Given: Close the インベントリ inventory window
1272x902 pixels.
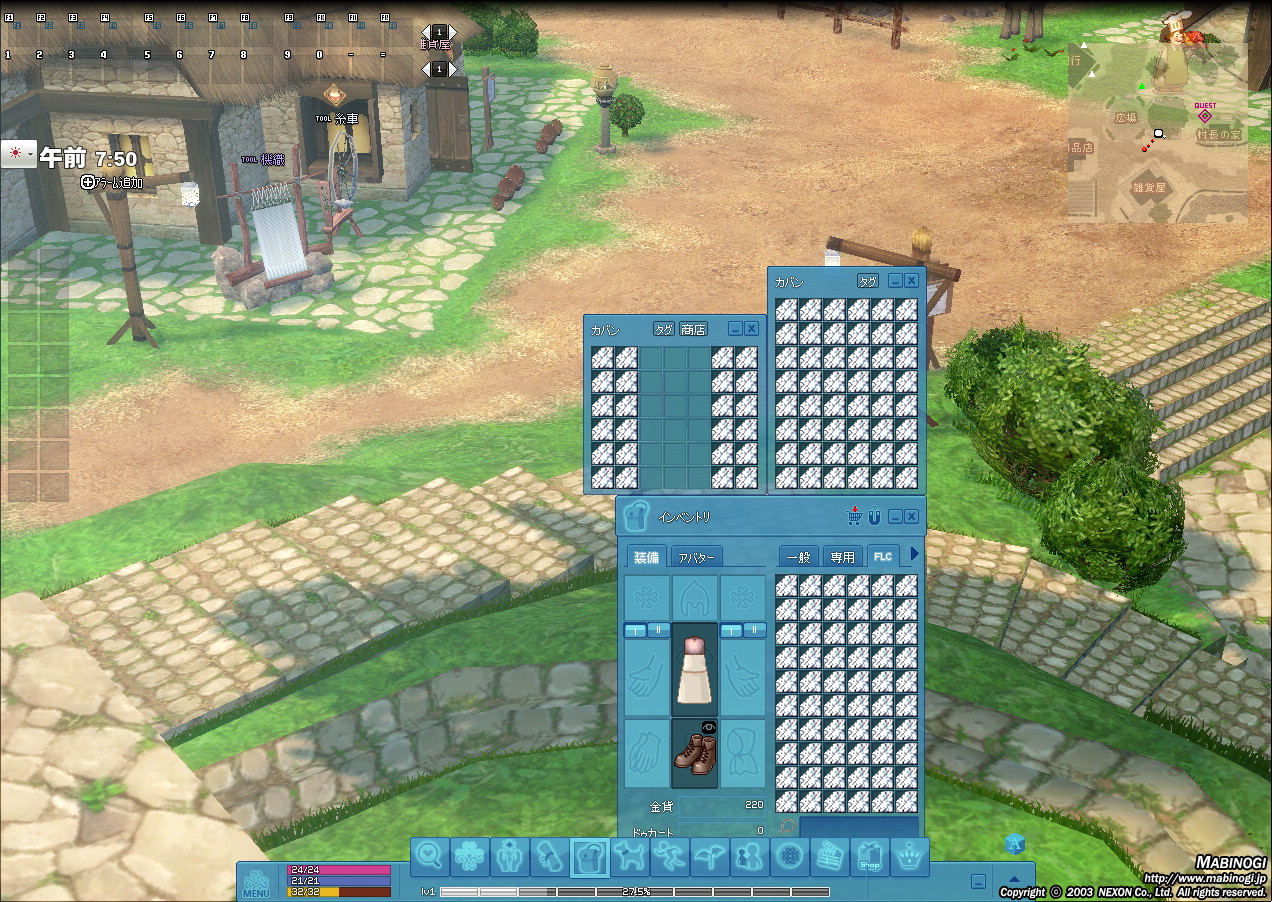Looking at the screenshot, I should click(x=911, y=517).
